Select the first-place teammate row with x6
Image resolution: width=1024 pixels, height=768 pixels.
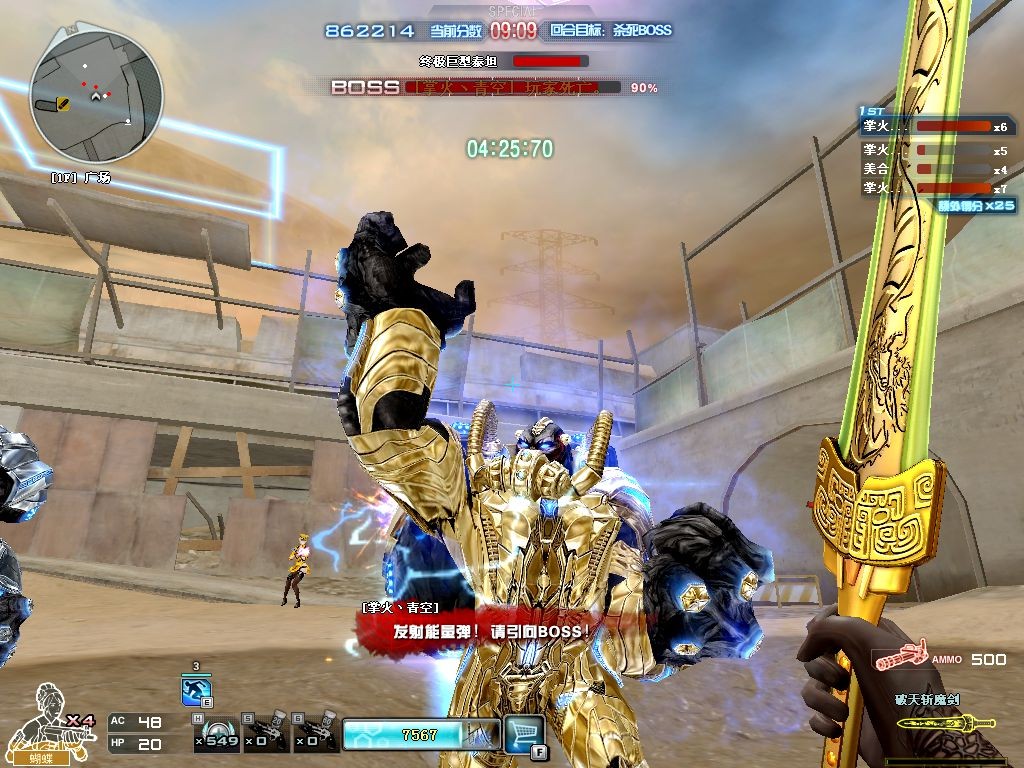(935, 127)
